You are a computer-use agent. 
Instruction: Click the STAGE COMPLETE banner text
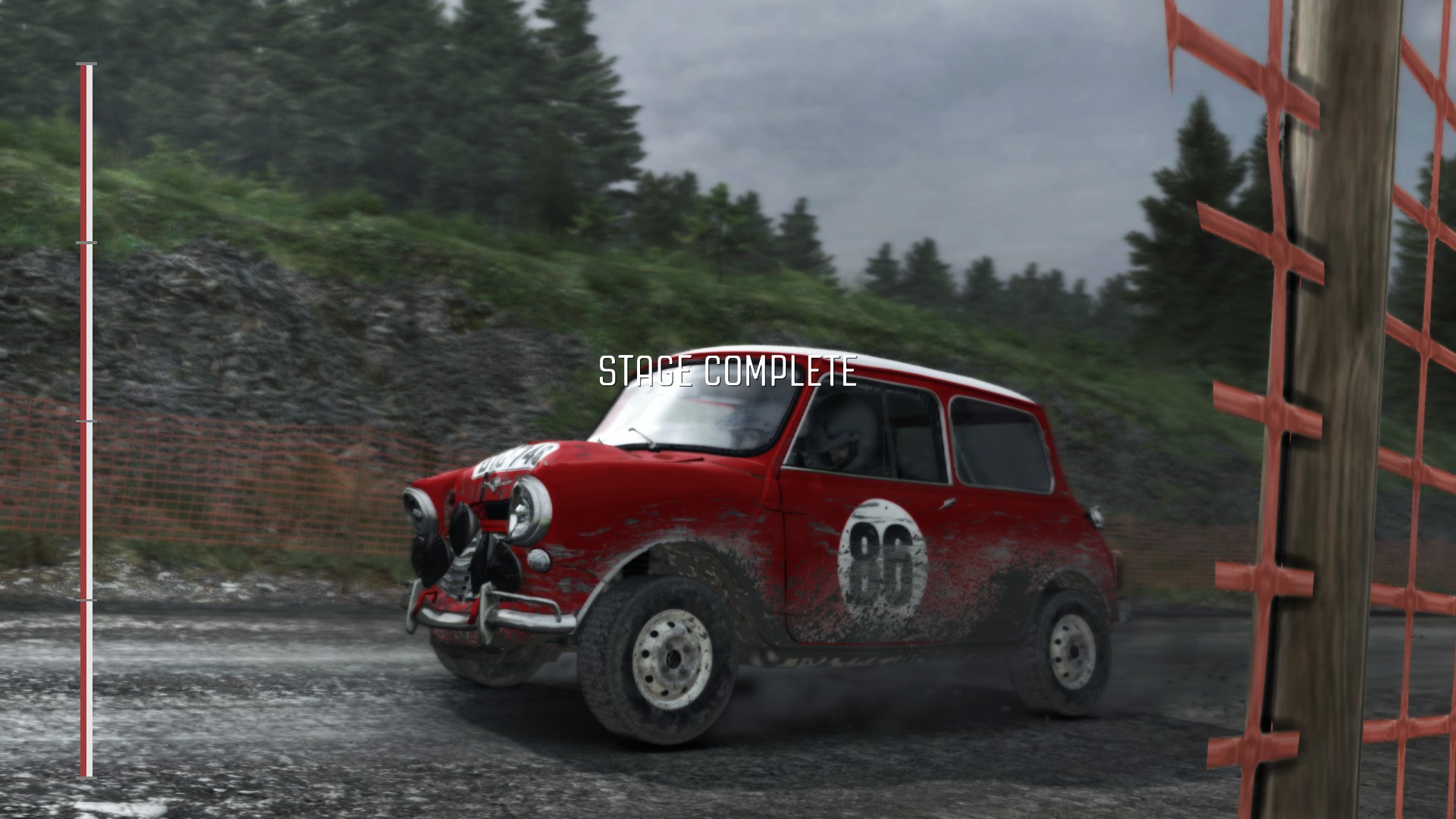[x=728, y=370]
